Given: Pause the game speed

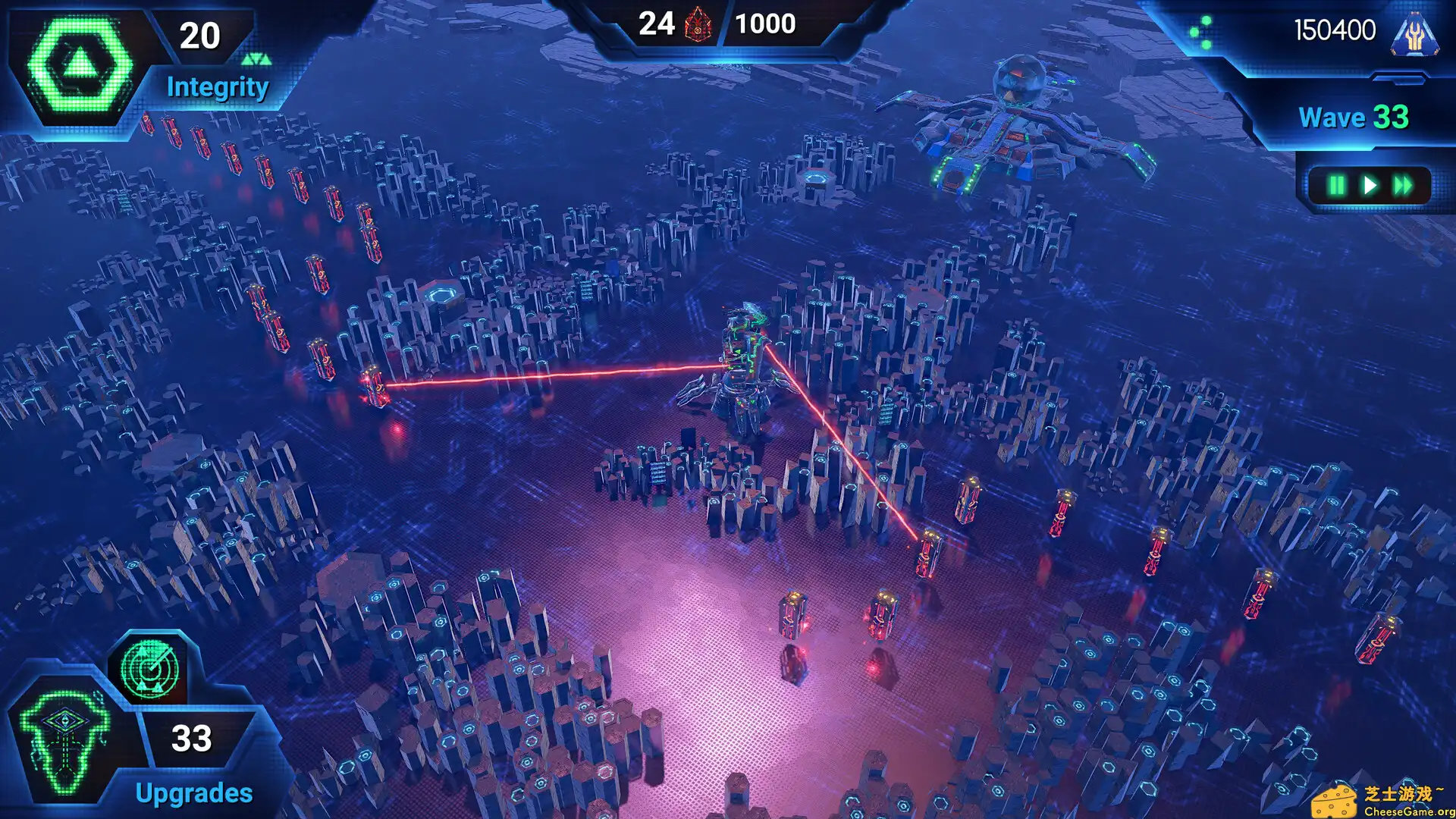Looking at the screenshot, I should [1336, 186].
